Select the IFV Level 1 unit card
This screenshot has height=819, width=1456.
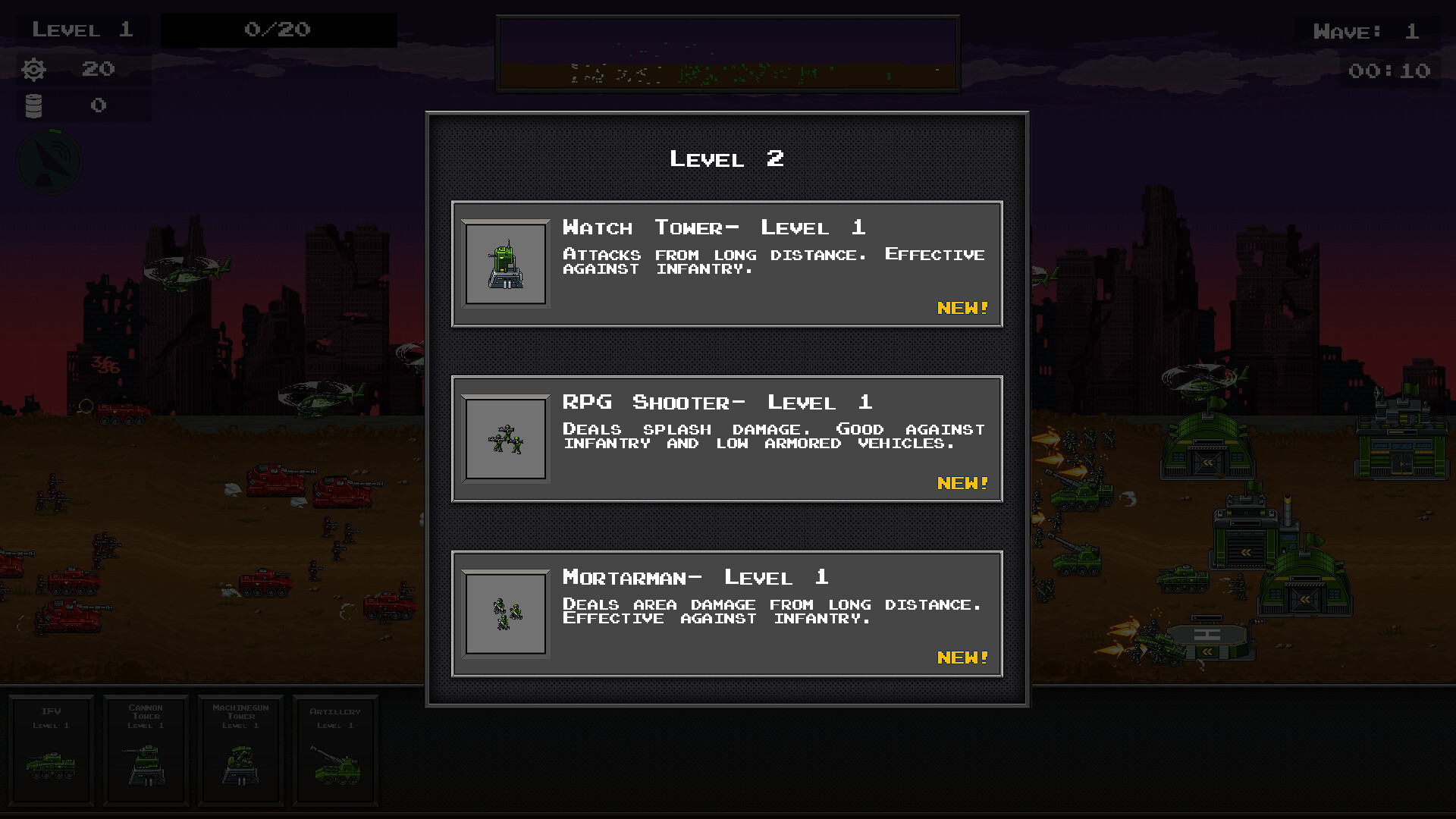click(x=50, y=751)
